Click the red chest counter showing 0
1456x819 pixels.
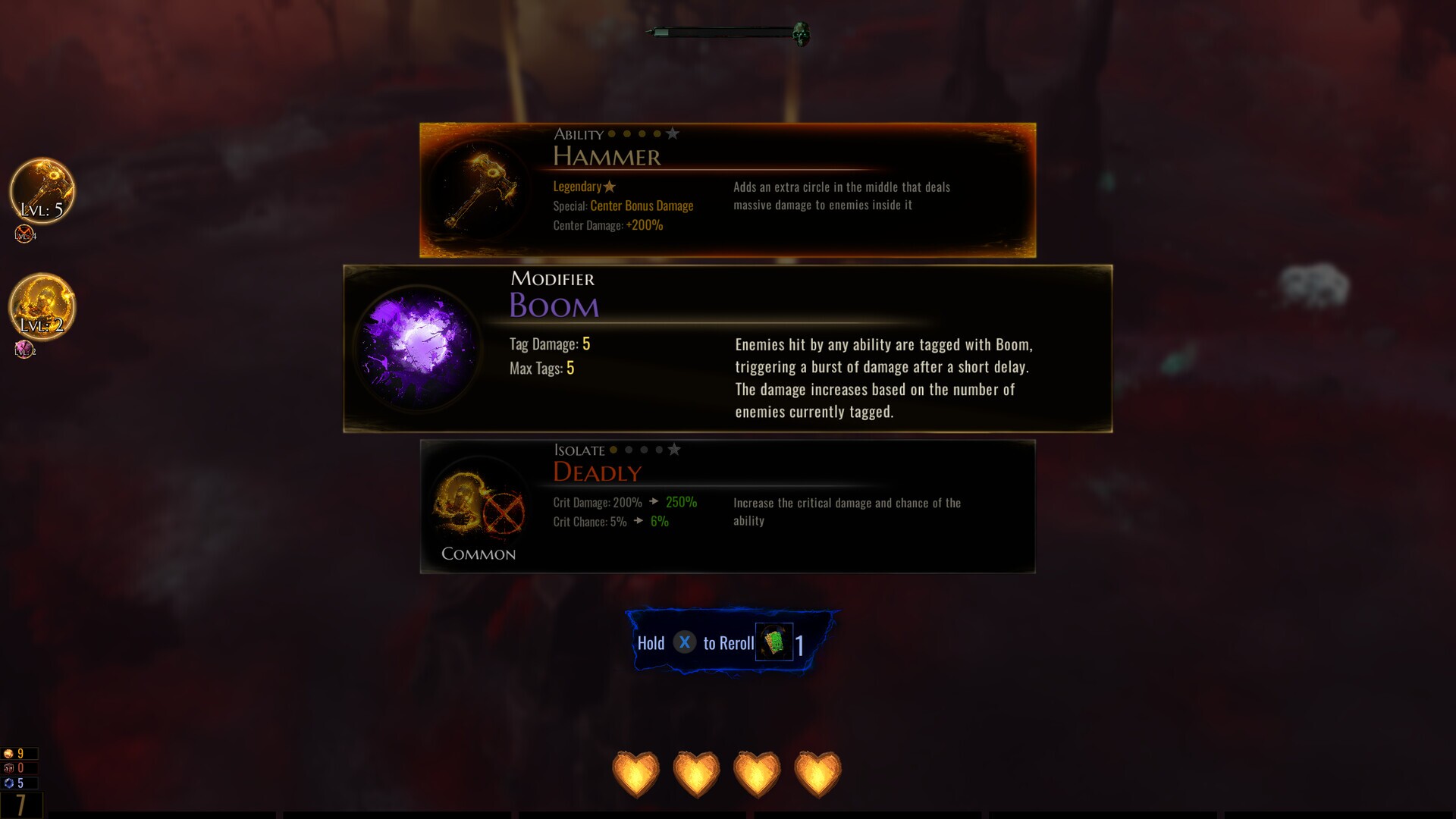[13, 767]
